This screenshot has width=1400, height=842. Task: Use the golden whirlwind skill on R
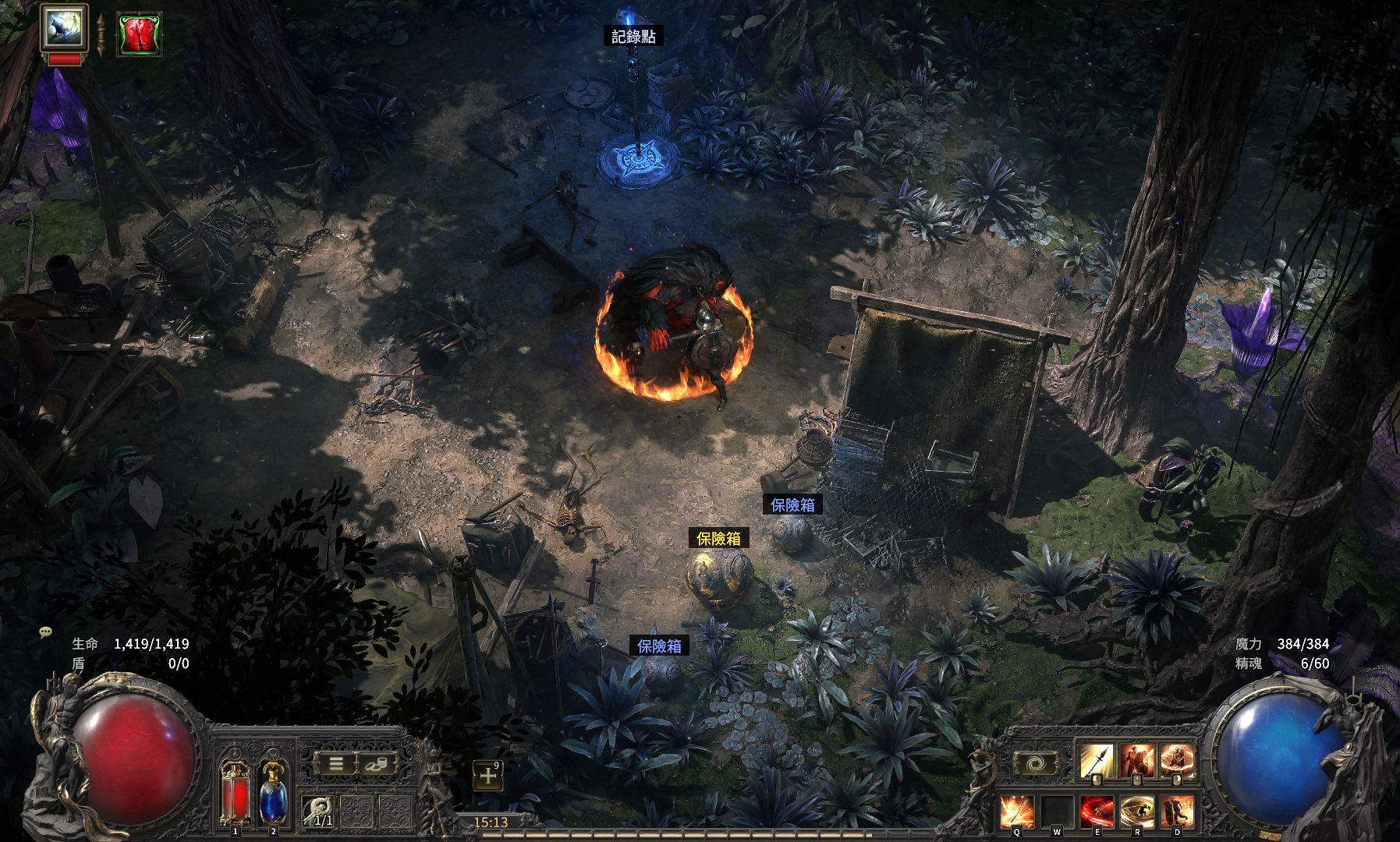coord(1136,812)
